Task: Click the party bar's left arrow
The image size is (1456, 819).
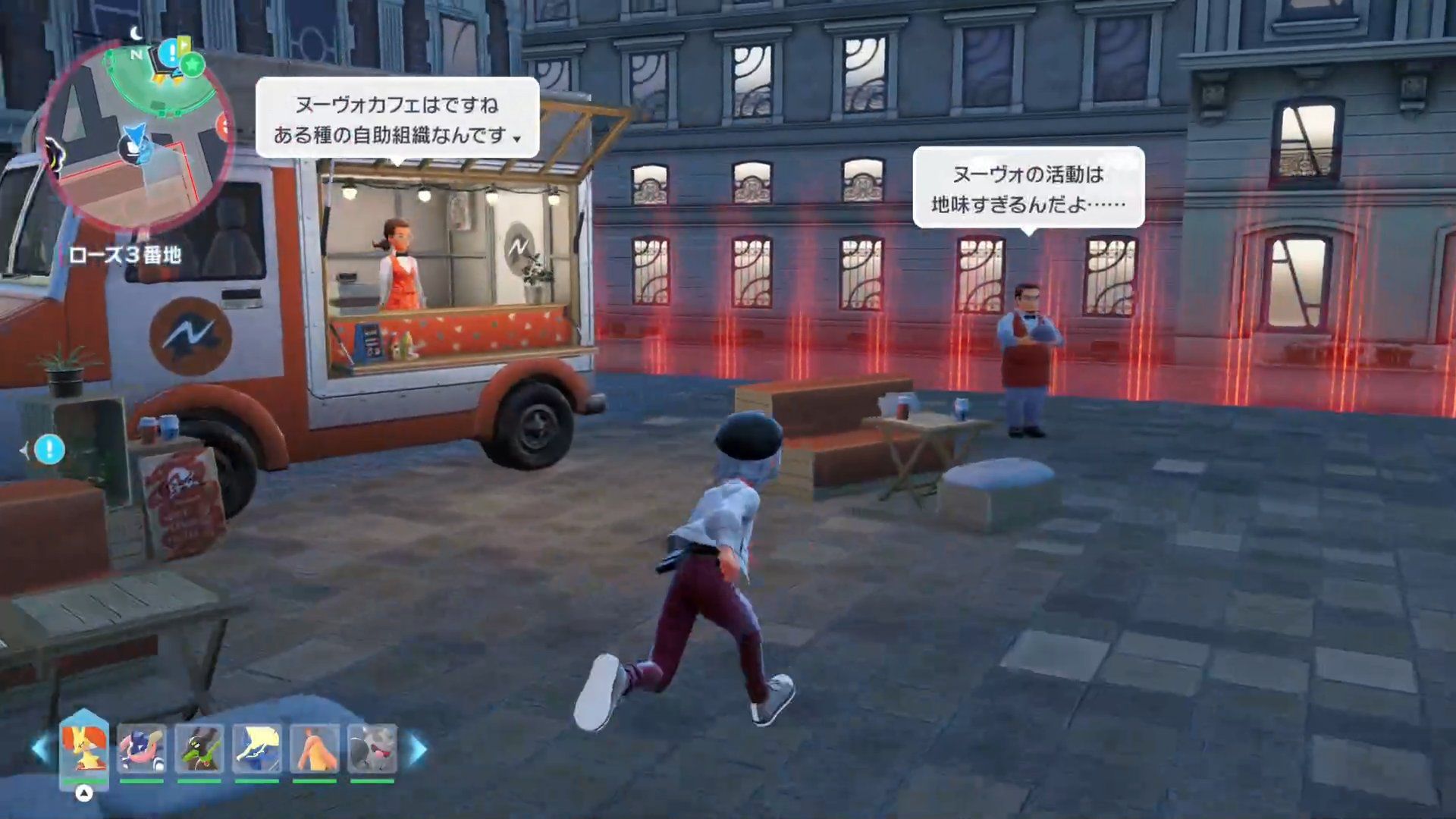Action: 39,749
